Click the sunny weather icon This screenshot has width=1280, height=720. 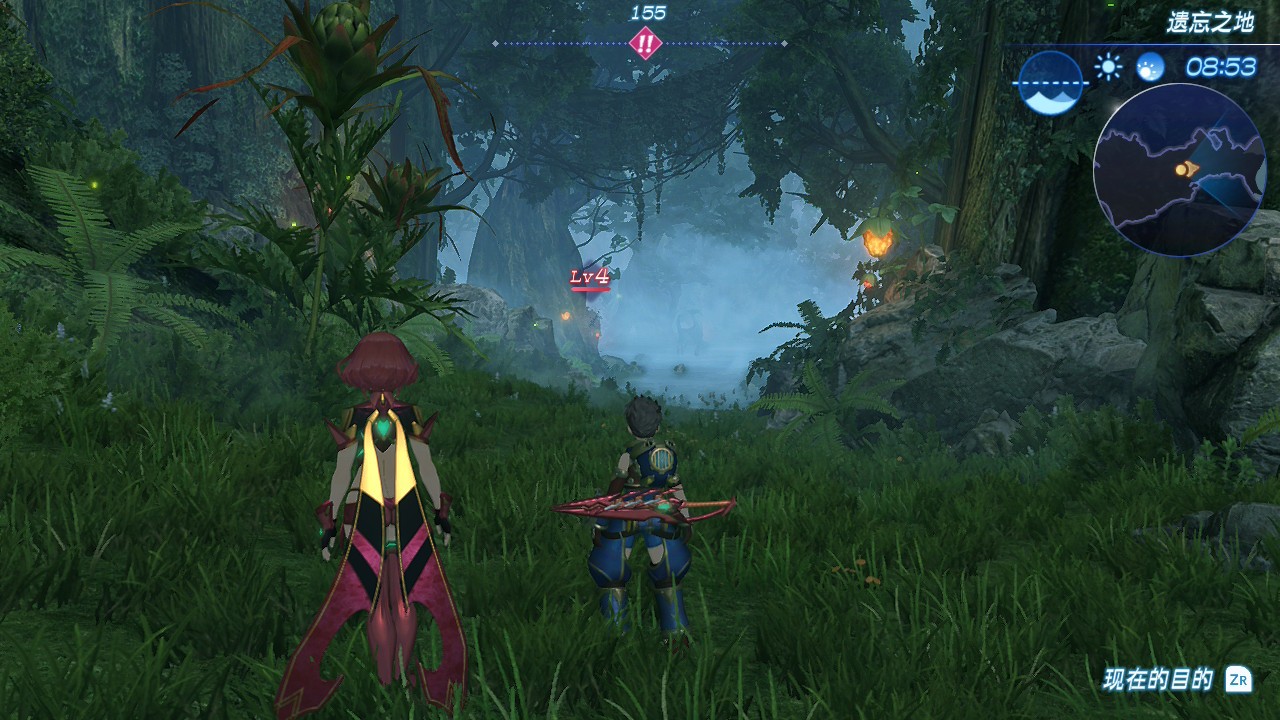click(1108, 67)
